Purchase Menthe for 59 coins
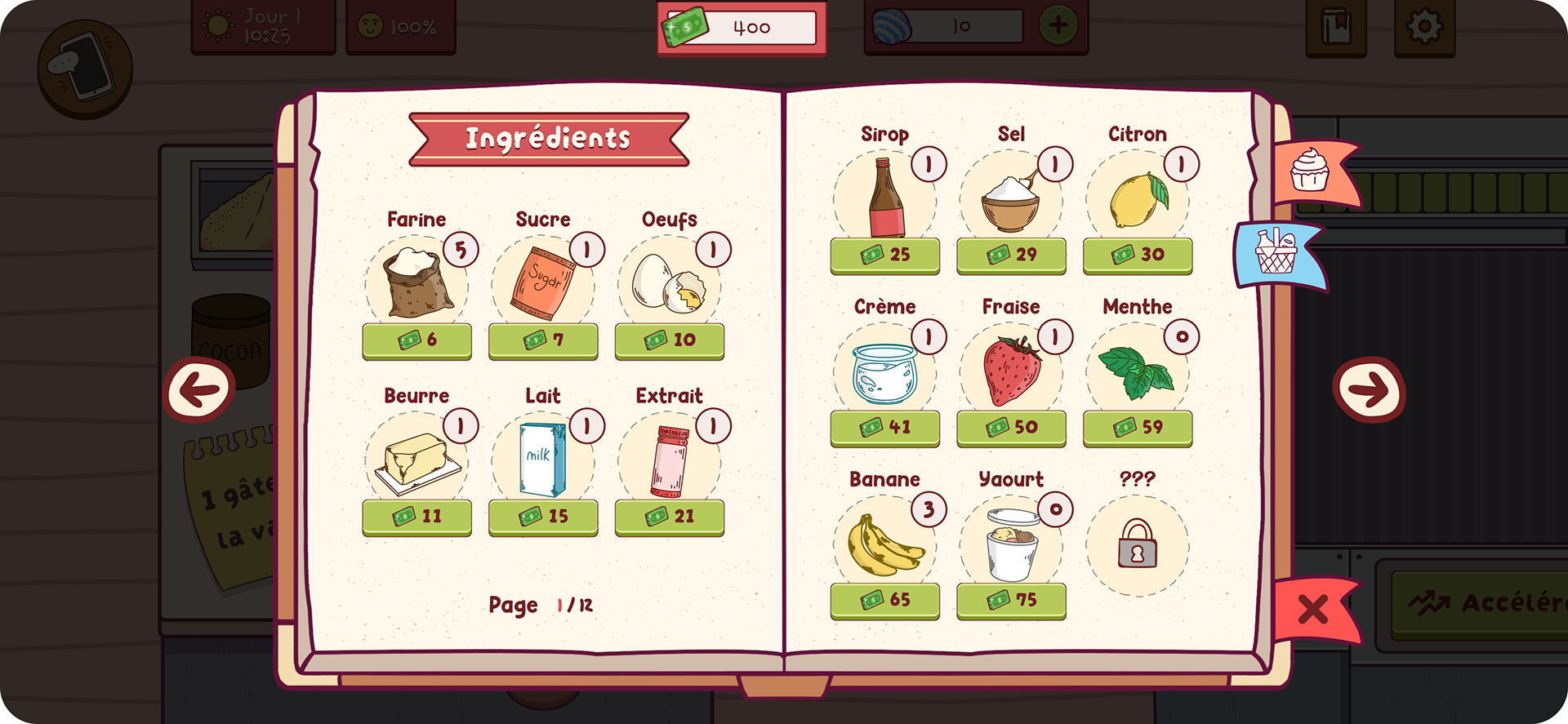Viewport: 1568px width, 724px height. point(1138,428)
